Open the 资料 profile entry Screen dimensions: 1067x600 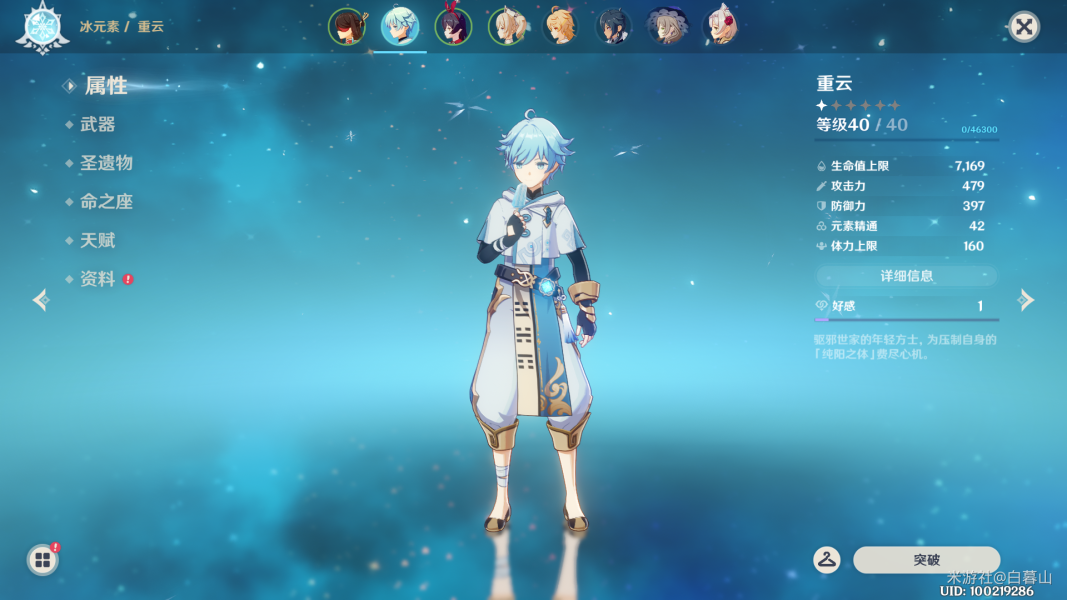(x=98, y=280)
